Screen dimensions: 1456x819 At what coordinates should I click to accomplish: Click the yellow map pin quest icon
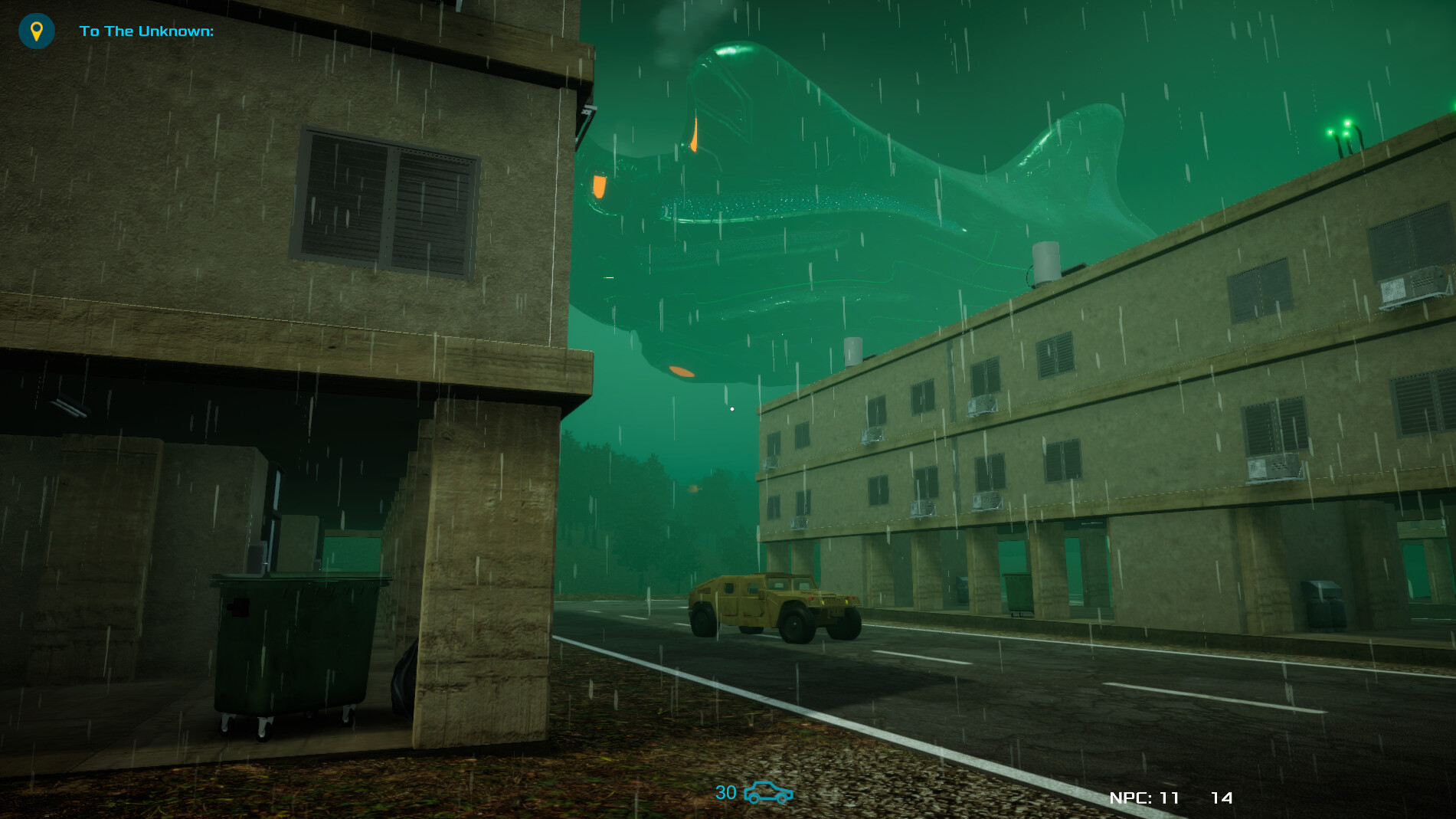[x=36, y=31]
